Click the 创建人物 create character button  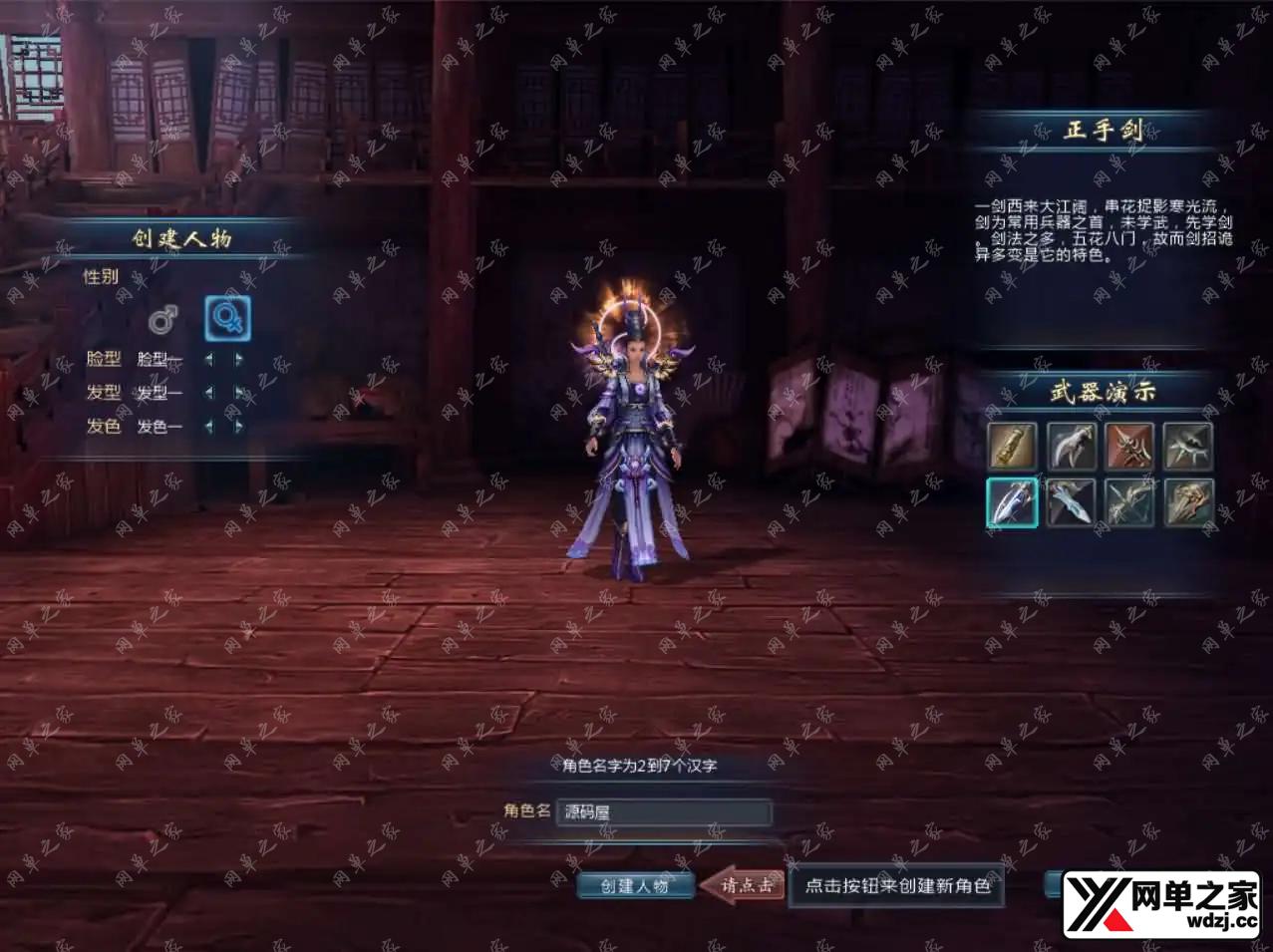click(x=635, y=885)
